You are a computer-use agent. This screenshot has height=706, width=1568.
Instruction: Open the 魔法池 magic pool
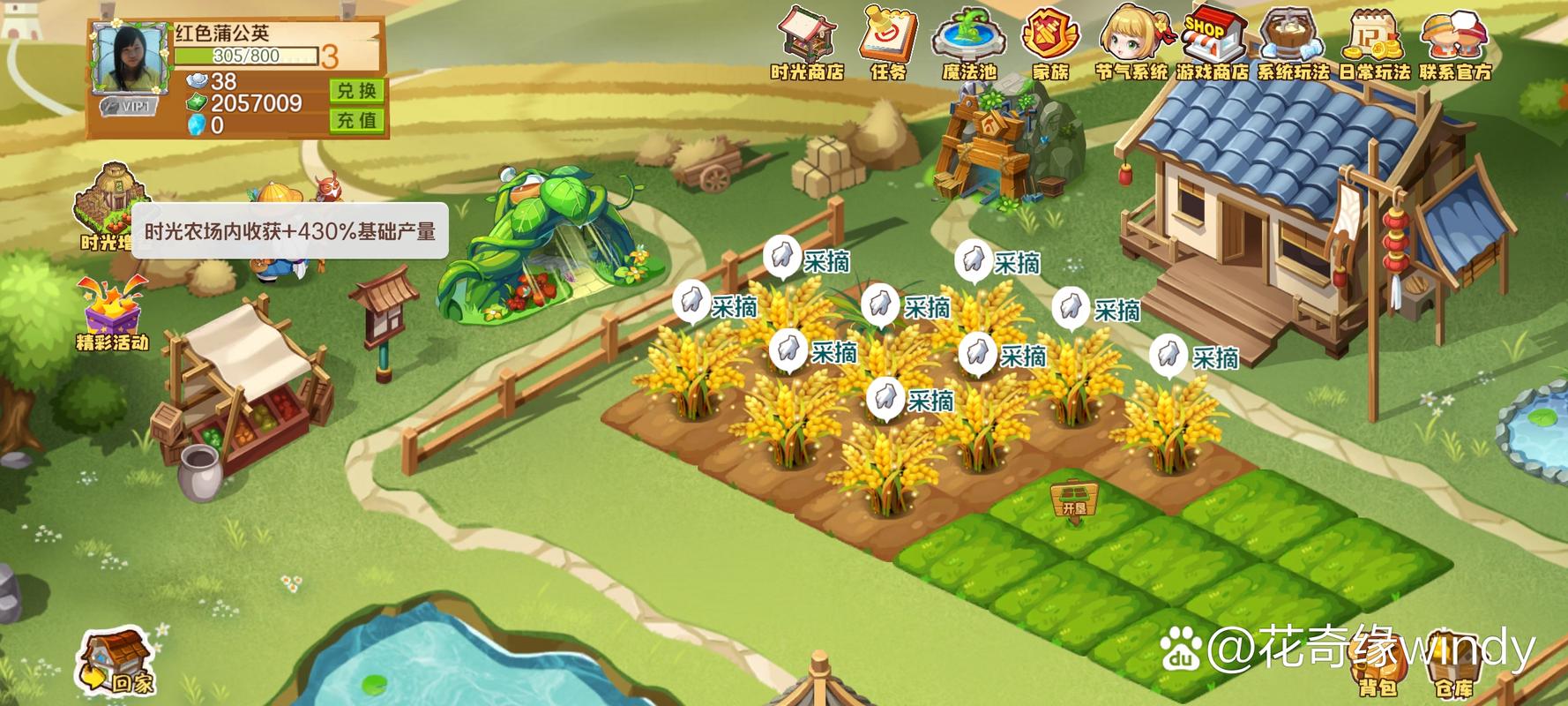click(x=969, y=42)
